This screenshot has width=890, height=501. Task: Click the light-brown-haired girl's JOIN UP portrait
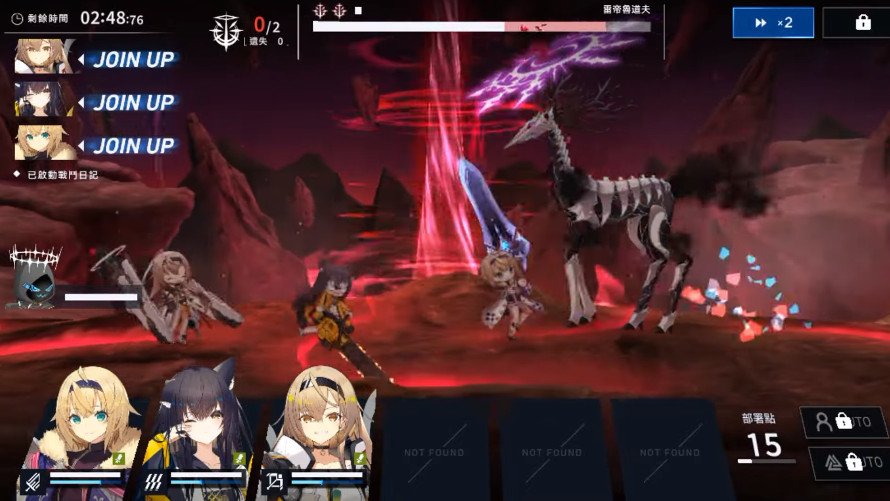(x=45, y=57)
